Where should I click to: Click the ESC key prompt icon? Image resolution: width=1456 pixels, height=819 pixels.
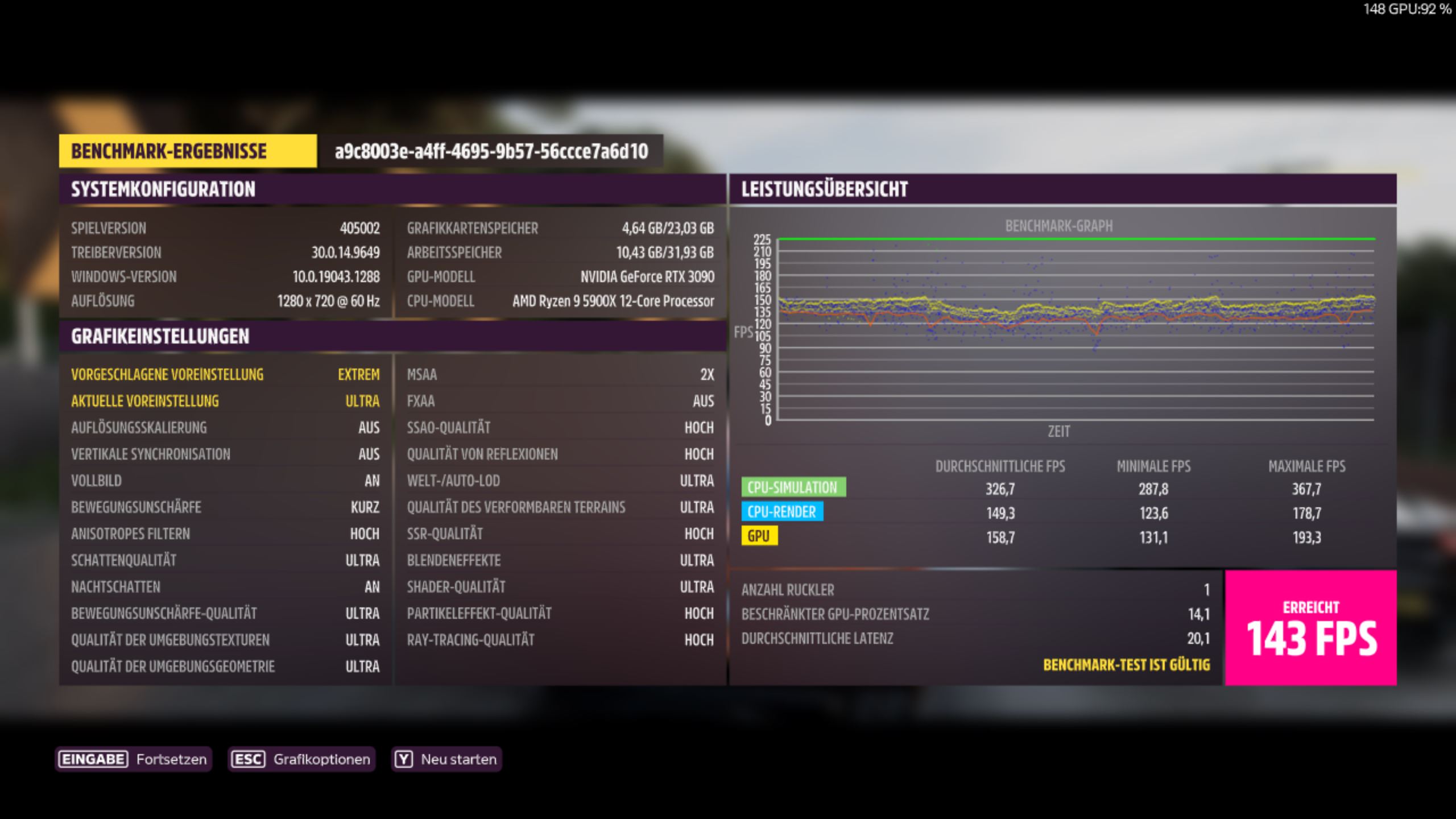[x=249, y=758]
